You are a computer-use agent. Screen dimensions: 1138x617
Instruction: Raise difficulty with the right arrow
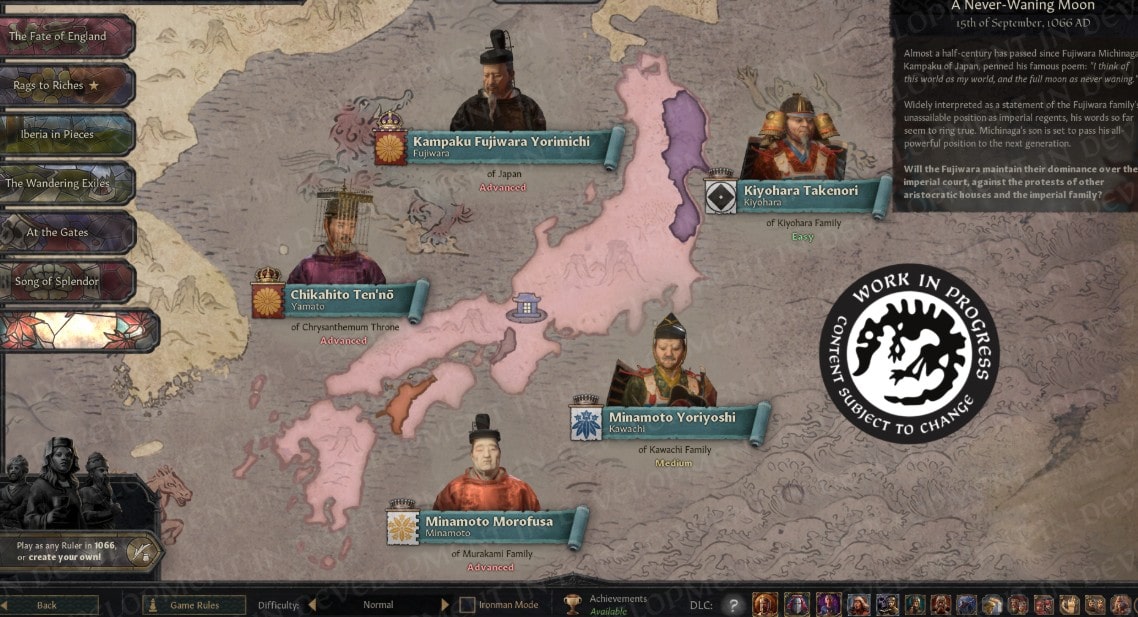coord(445,605)
